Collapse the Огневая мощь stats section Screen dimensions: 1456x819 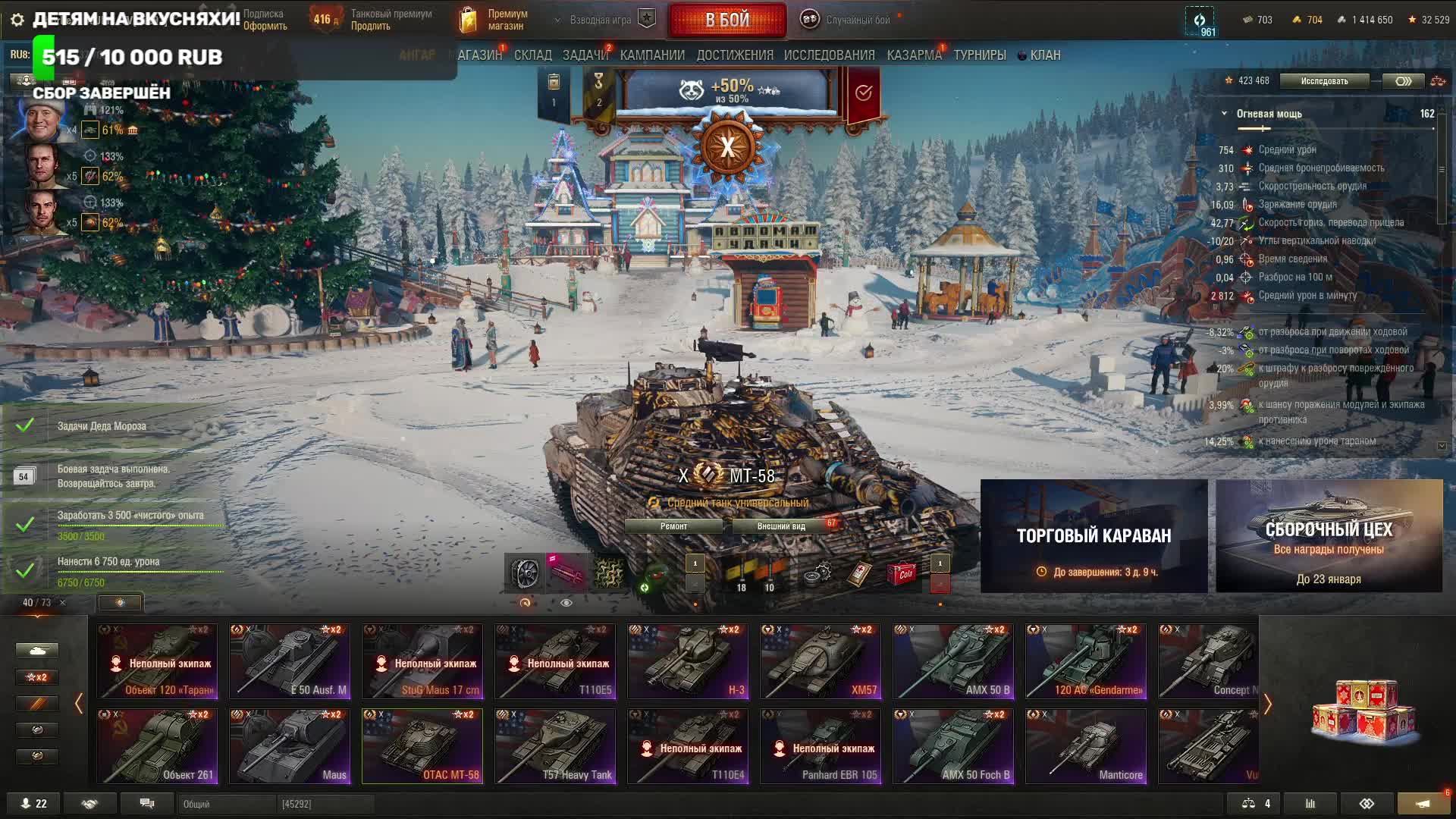coord(1224,114)
